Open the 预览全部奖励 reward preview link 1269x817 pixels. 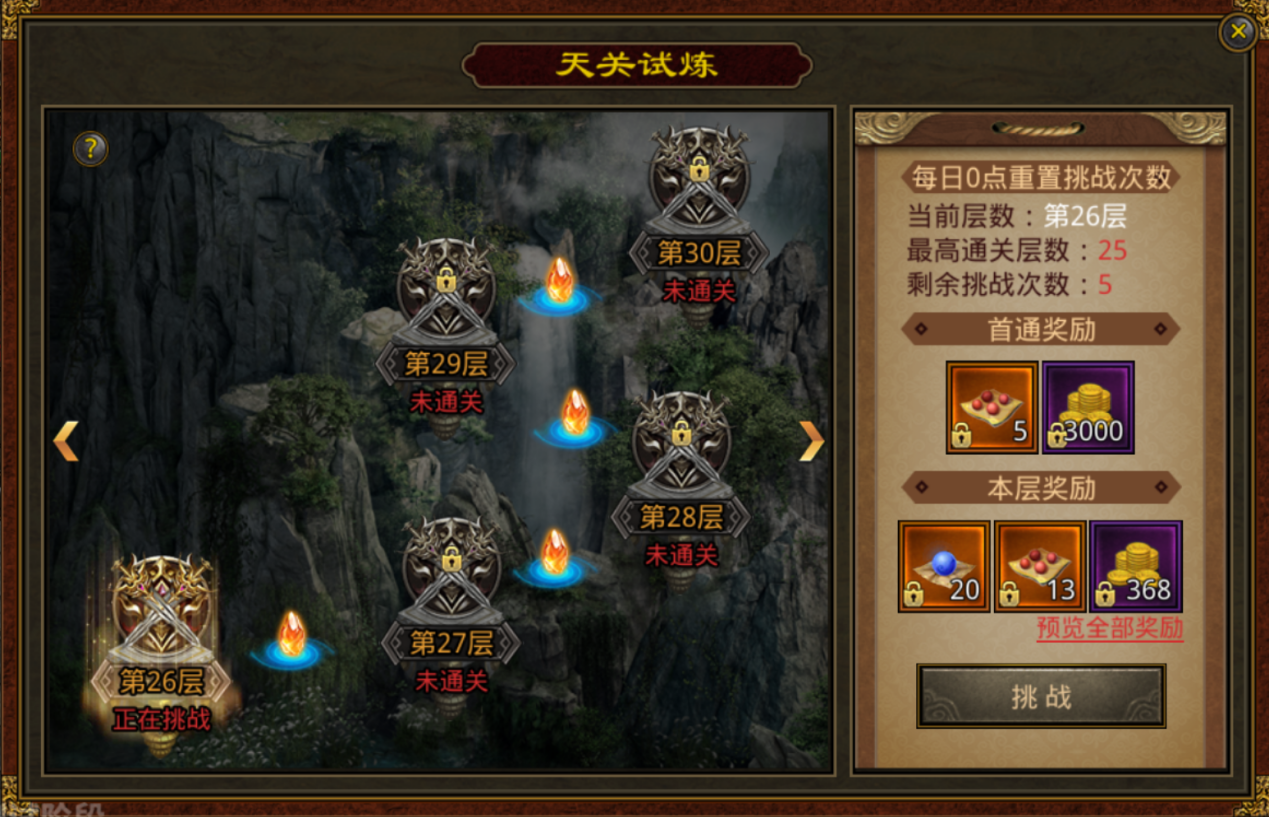1109,628
